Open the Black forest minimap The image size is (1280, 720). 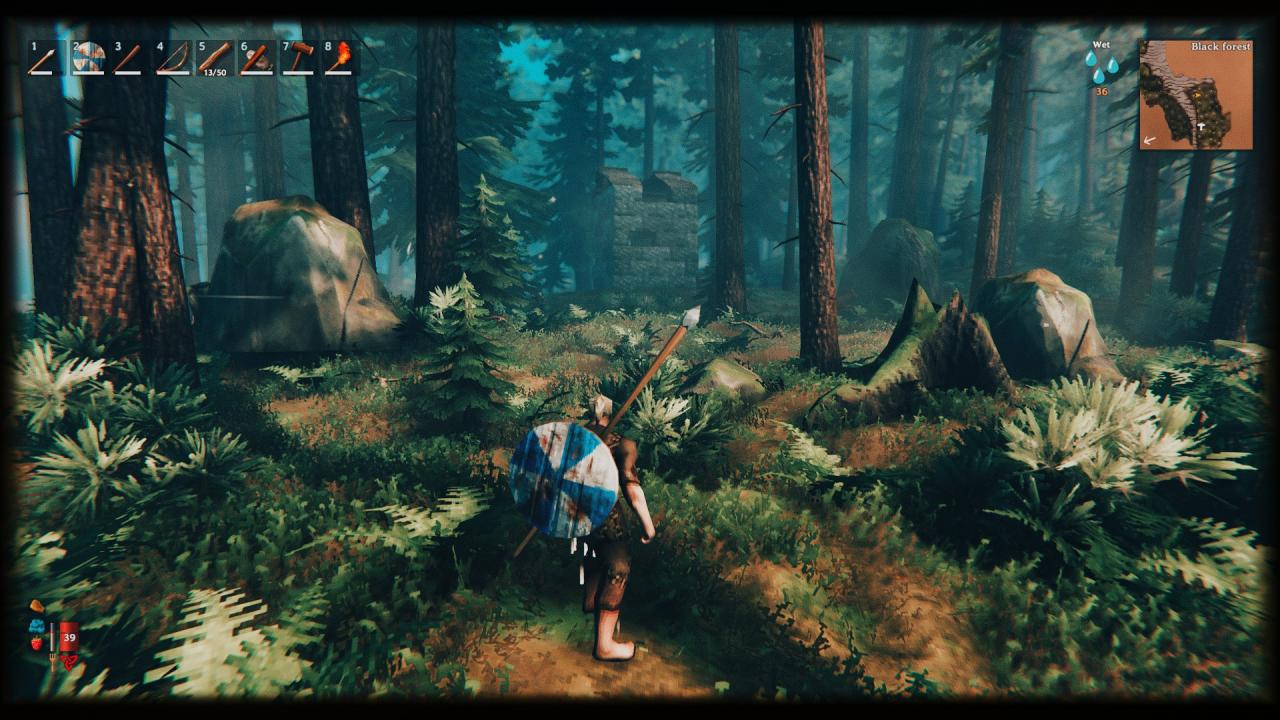[1196, 95]
